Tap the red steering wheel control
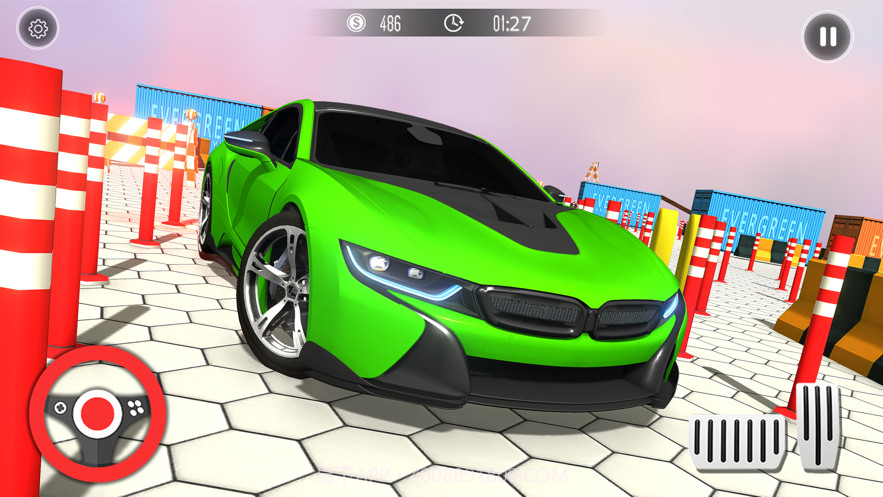The image size is (883, 497). coord(97,410)
